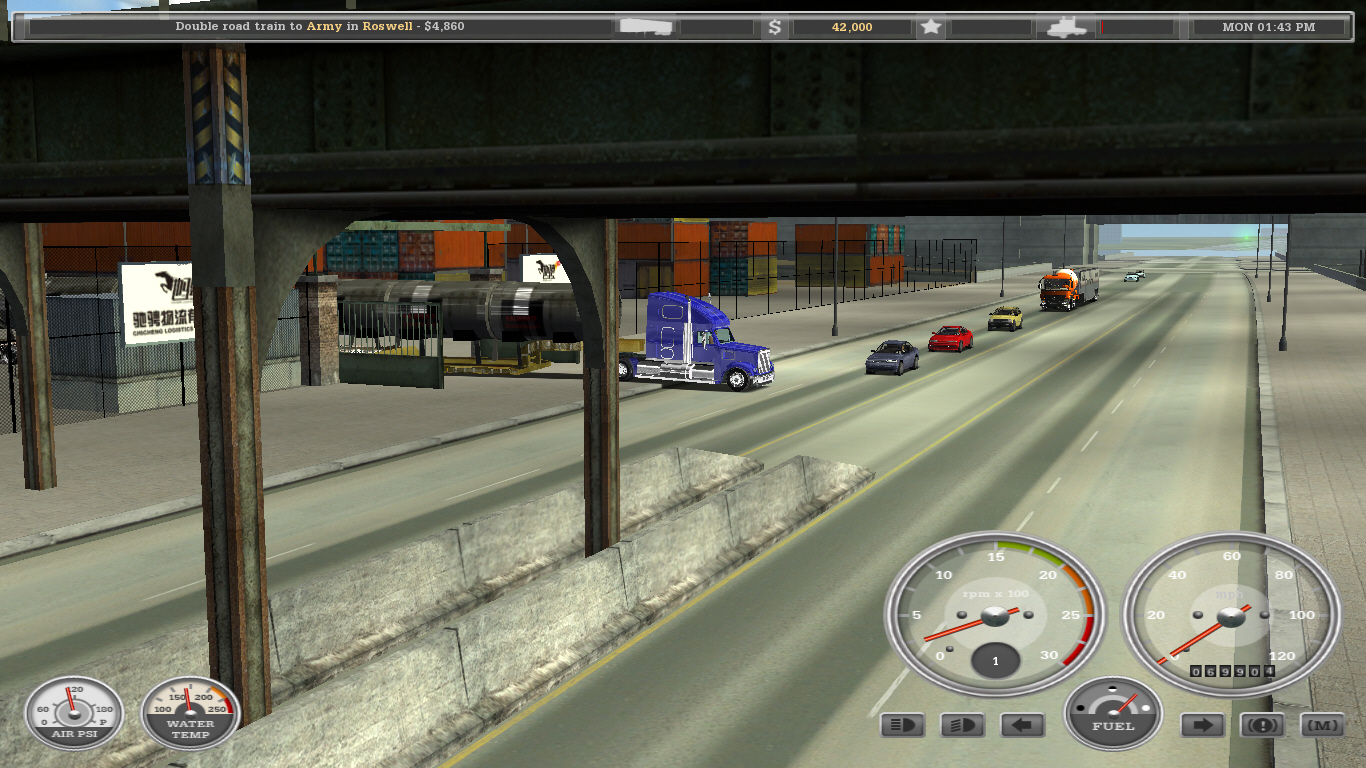Activate the left turn signal arrow

pyautogui.click(x=1022, y=725)
